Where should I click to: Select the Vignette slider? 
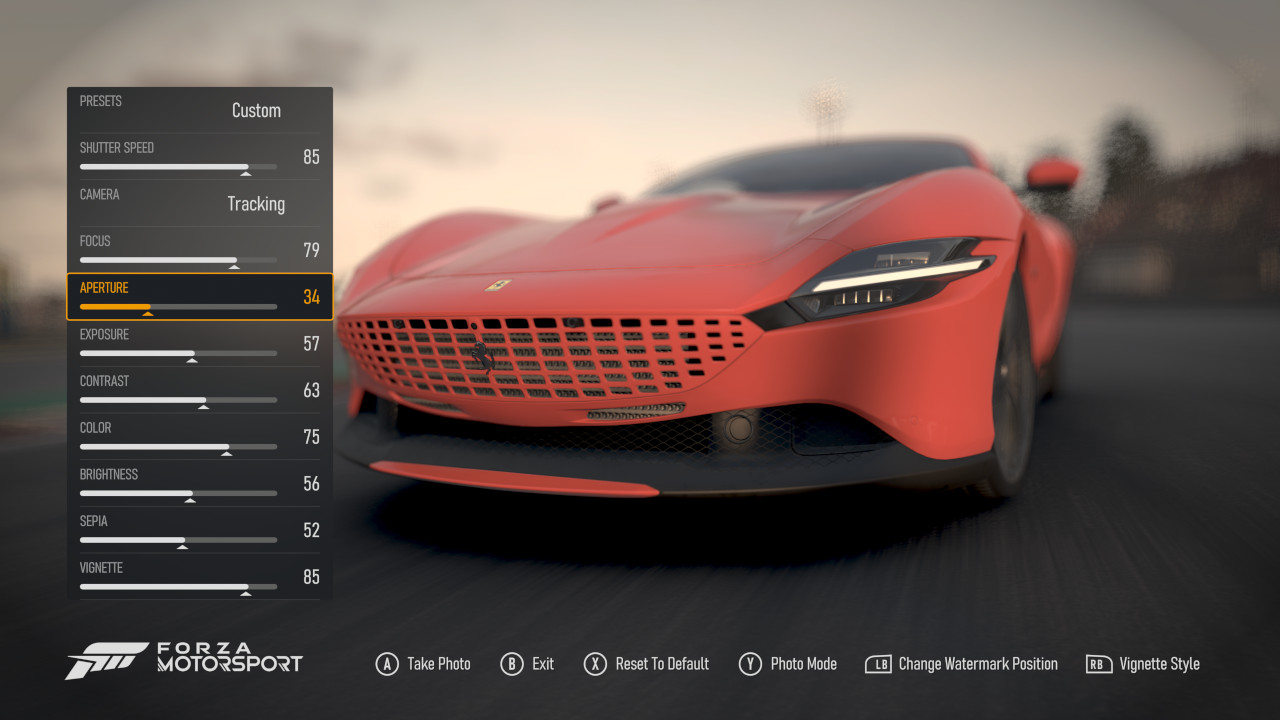point(178,587)
